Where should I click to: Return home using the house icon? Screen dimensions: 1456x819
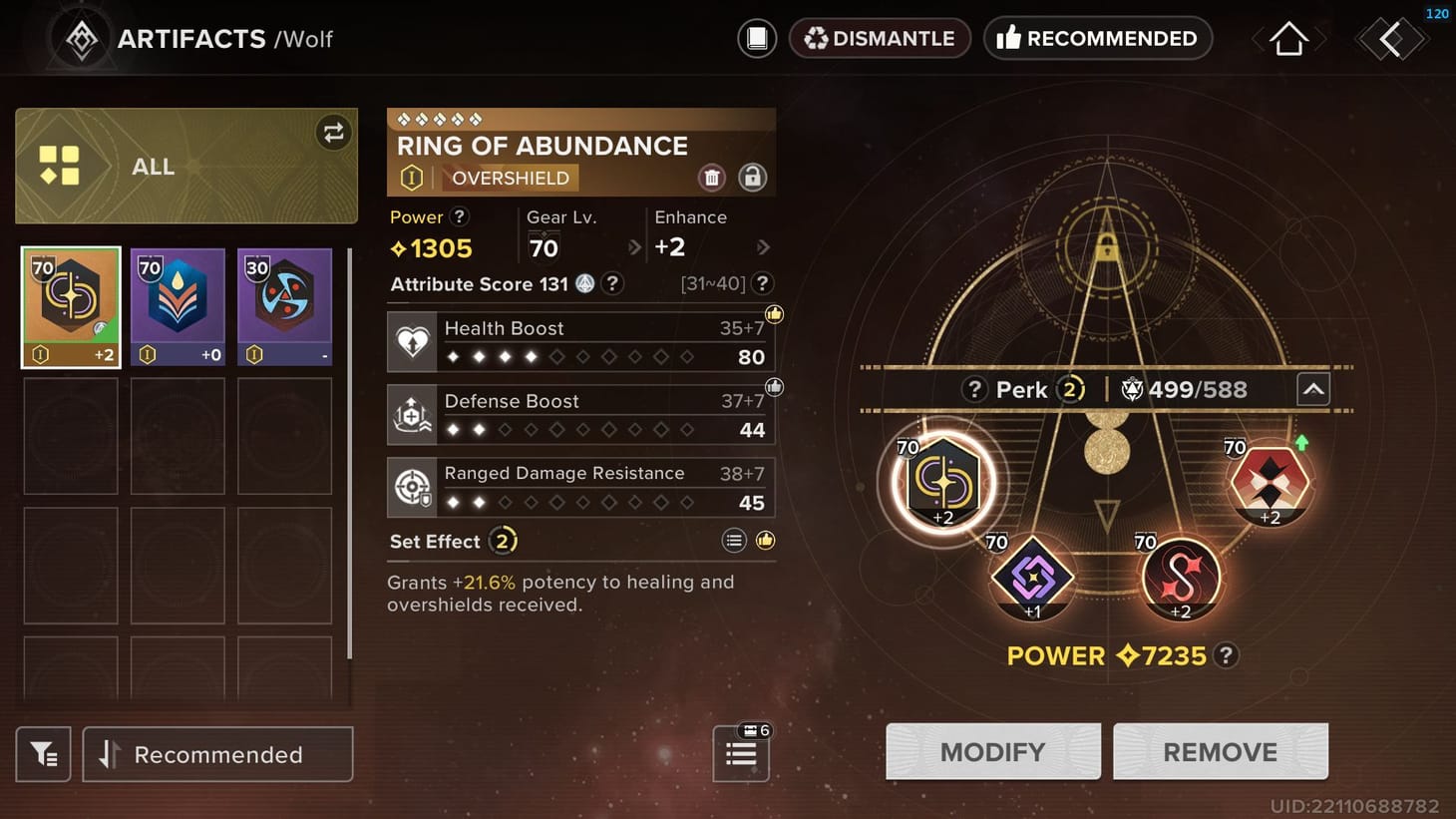click(1287, 38)
